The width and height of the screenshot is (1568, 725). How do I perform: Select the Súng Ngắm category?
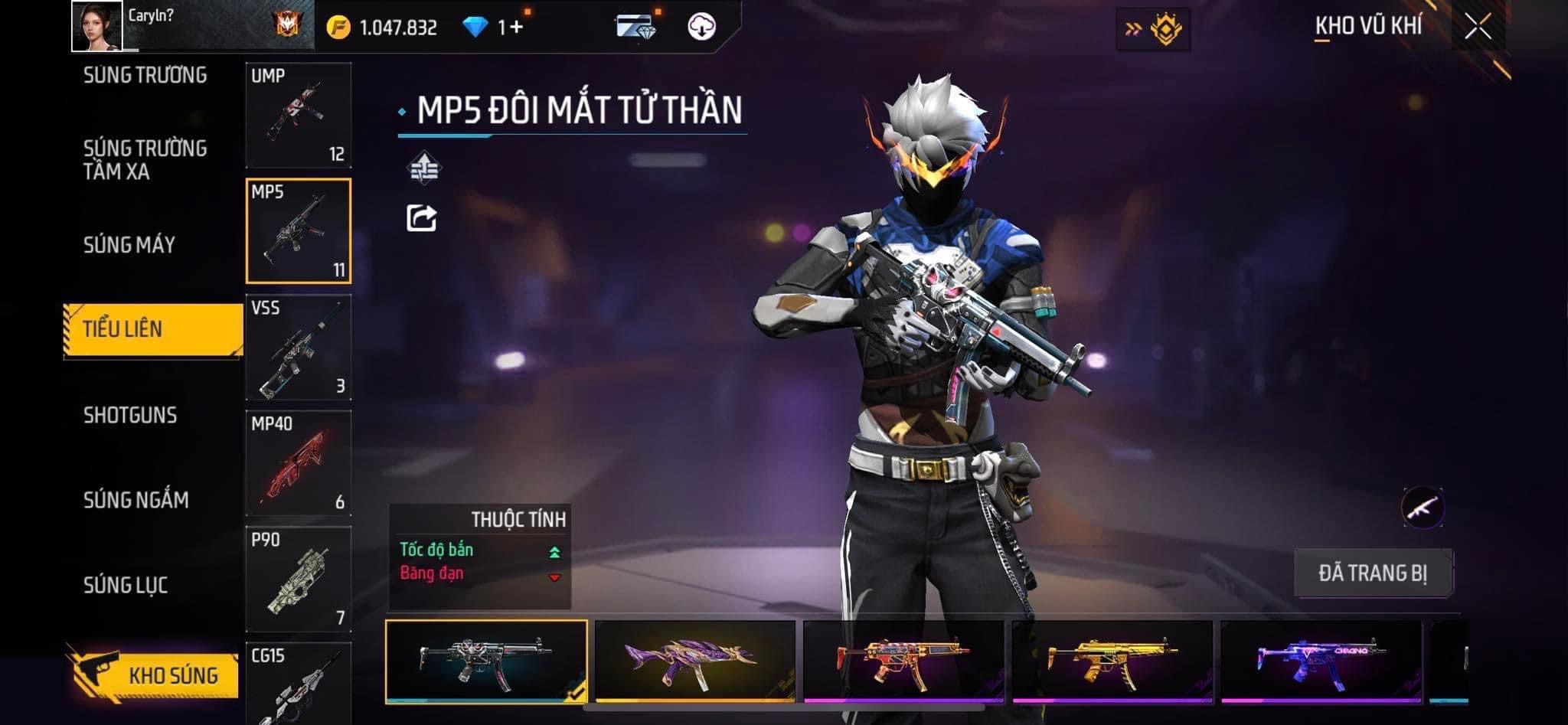click(x=136, y=500)
